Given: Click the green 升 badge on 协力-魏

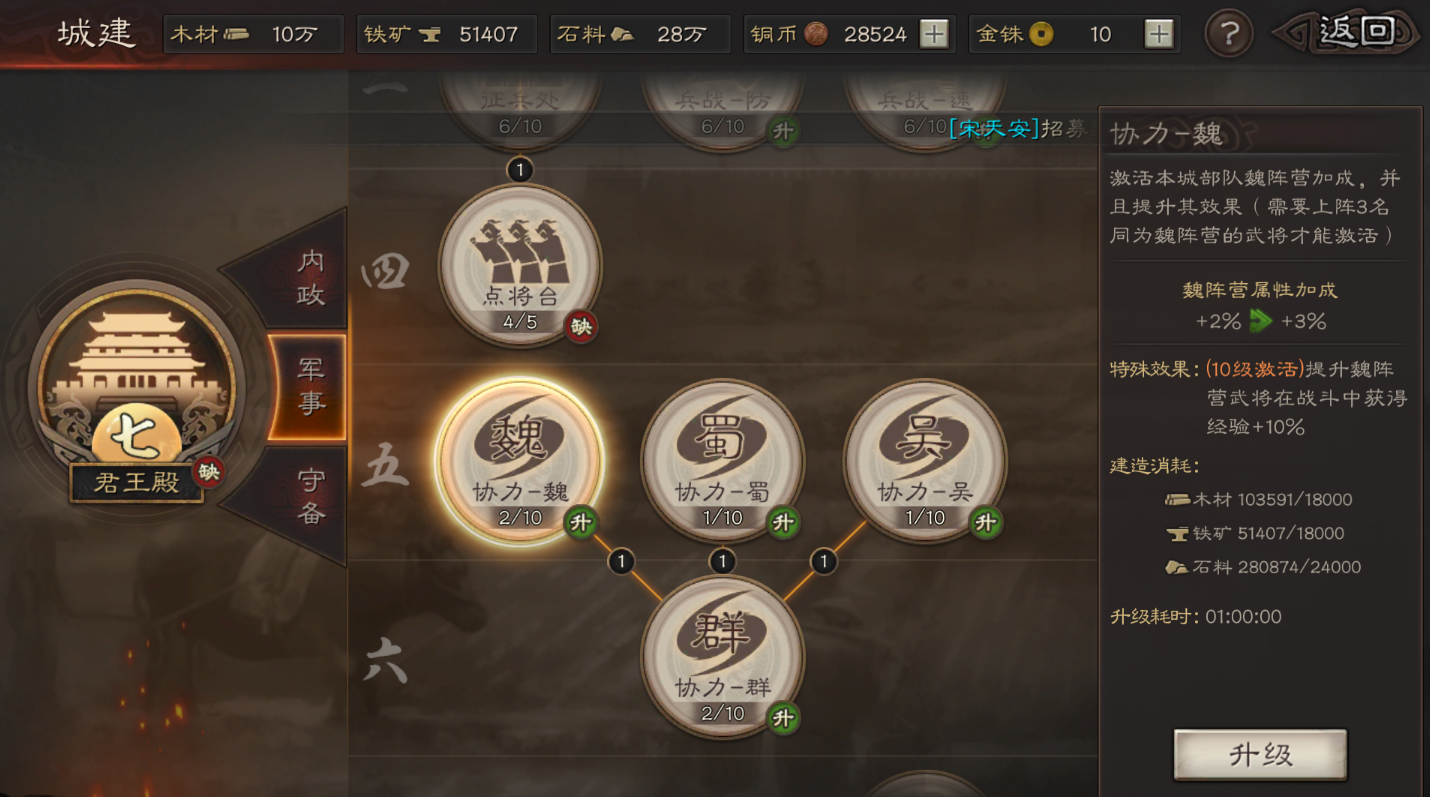Looking at the screenshot, I should [x=583, y=521].
